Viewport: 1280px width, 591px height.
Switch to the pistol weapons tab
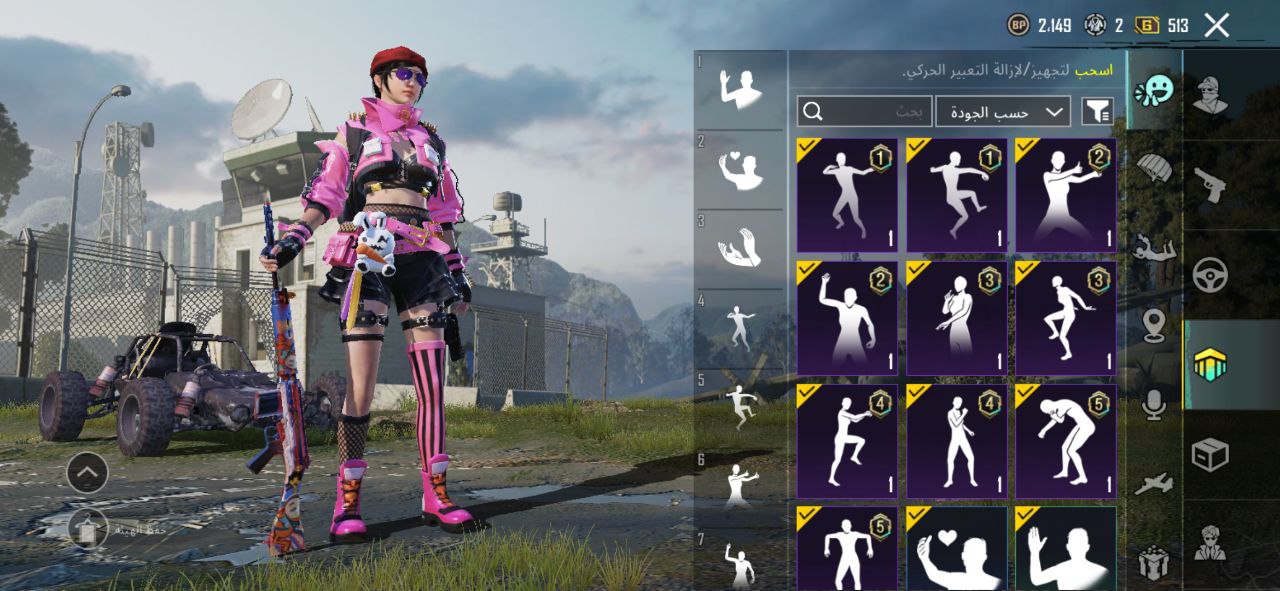pyautogui.click(x=1210, y=184)
